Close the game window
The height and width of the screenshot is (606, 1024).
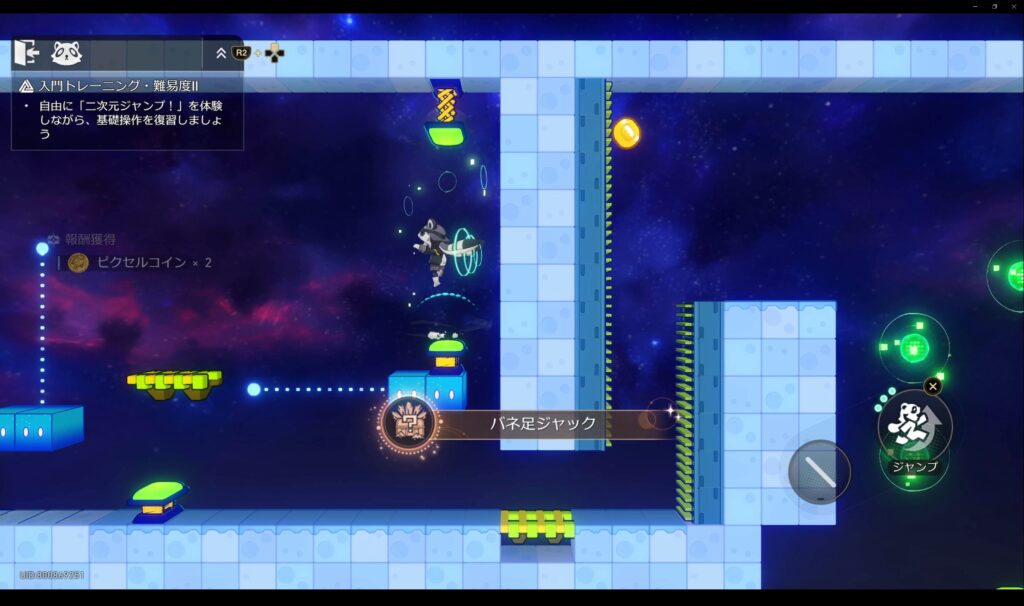click(x=1013, y=6)
